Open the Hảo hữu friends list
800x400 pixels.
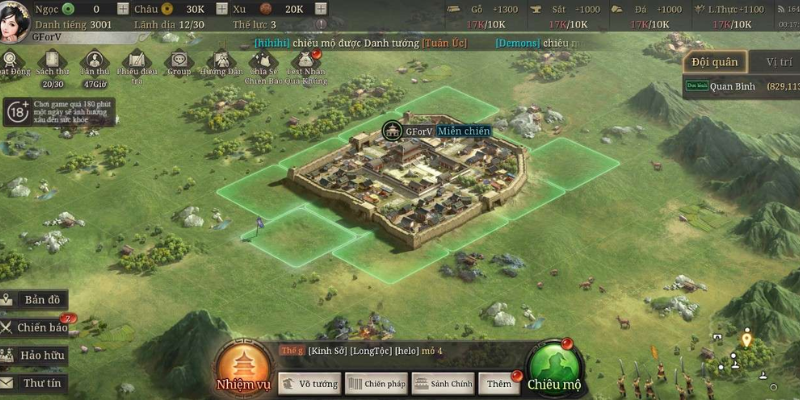[35, 354]
